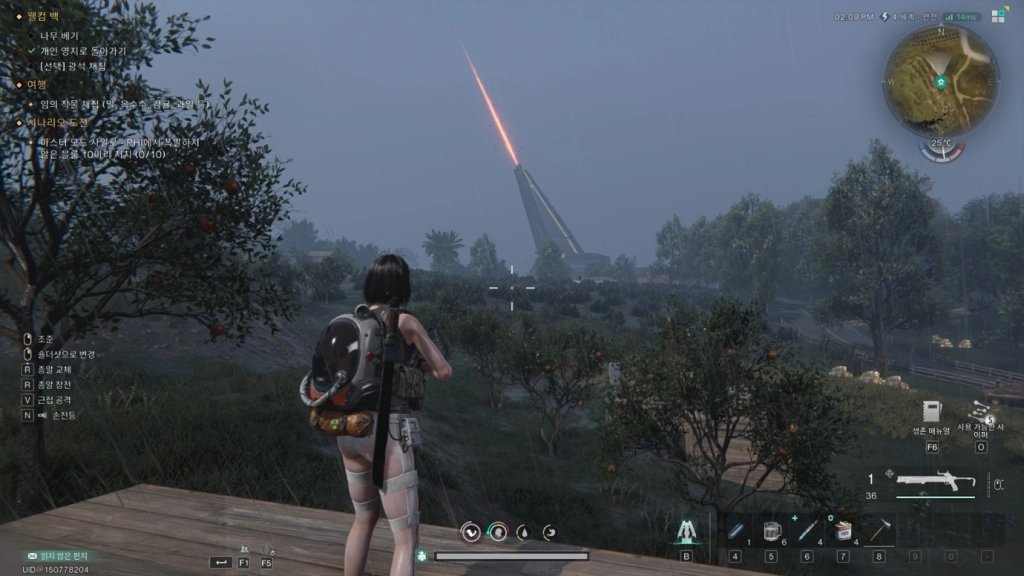Activate the glowing deviation figure icon
This screenshot has width=1024, height=576.
(x=686, y=531)
